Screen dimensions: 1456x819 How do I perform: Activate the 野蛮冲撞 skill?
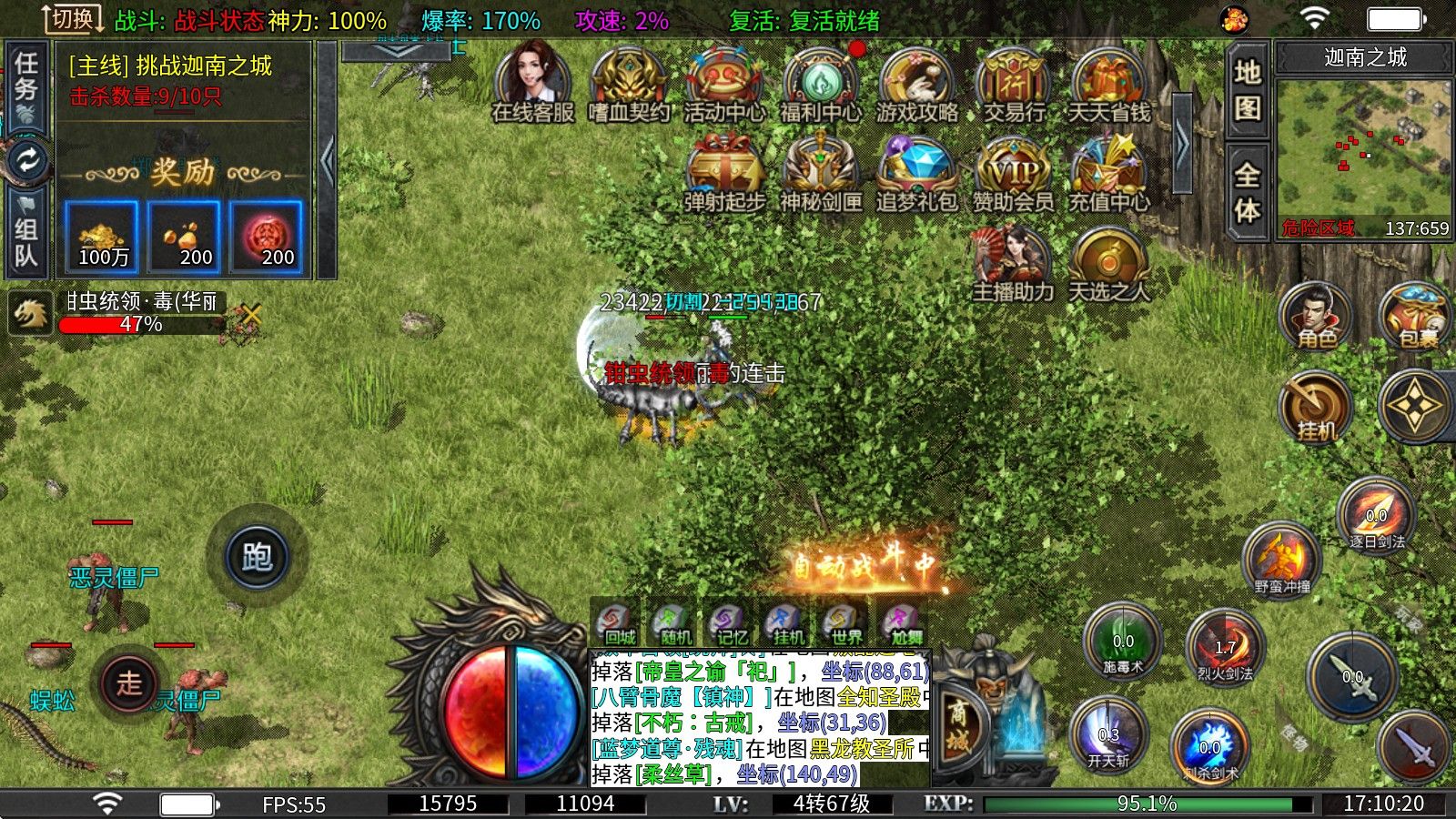pos(1281,555)
